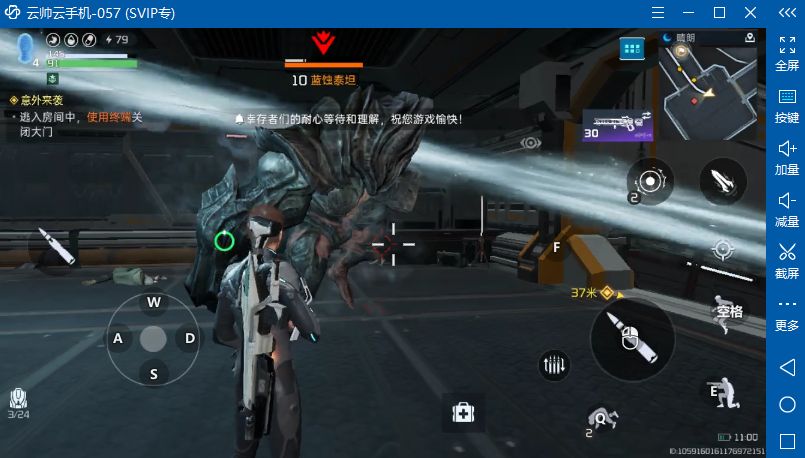
Task: Use the medkit healing item
Action: [x=463, y=411]
